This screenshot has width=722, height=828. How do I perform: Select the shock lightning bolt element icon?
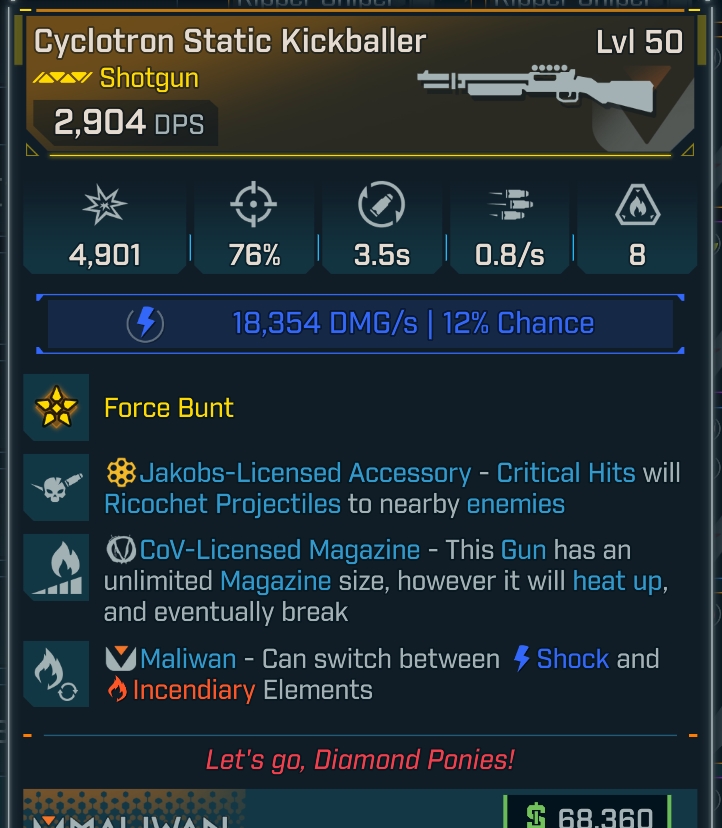coord(146,323)
